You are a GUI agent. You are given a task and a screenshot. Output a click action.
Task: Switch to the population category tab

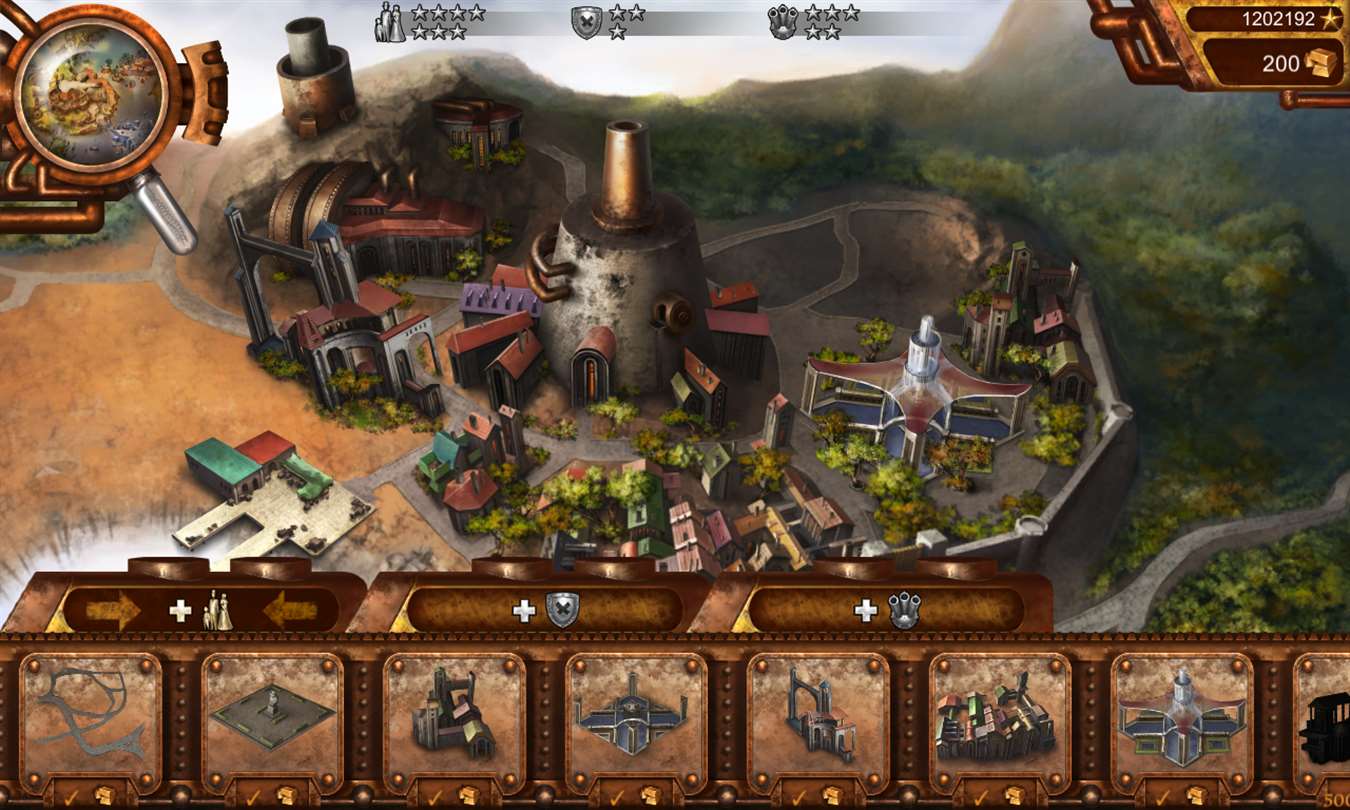[201, 609]
